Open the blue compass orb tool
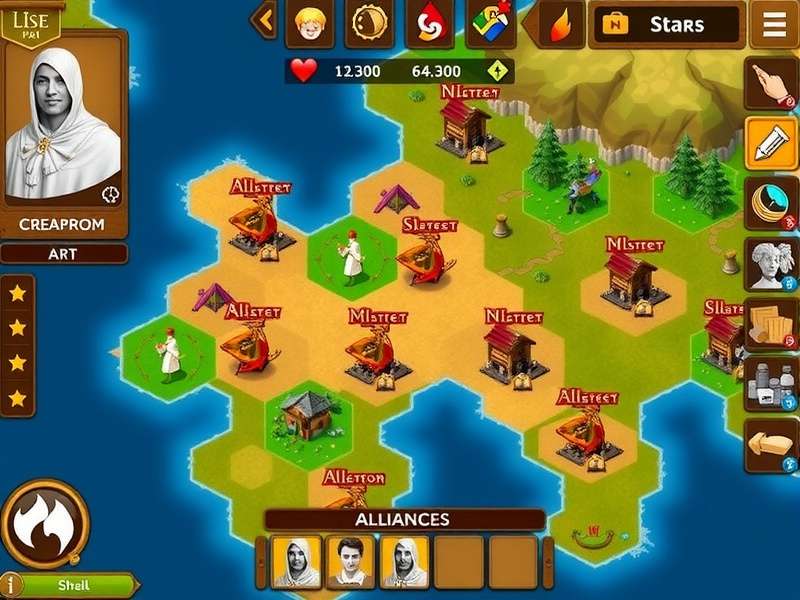This screenshot has width=800, height=600. (771, 203)
